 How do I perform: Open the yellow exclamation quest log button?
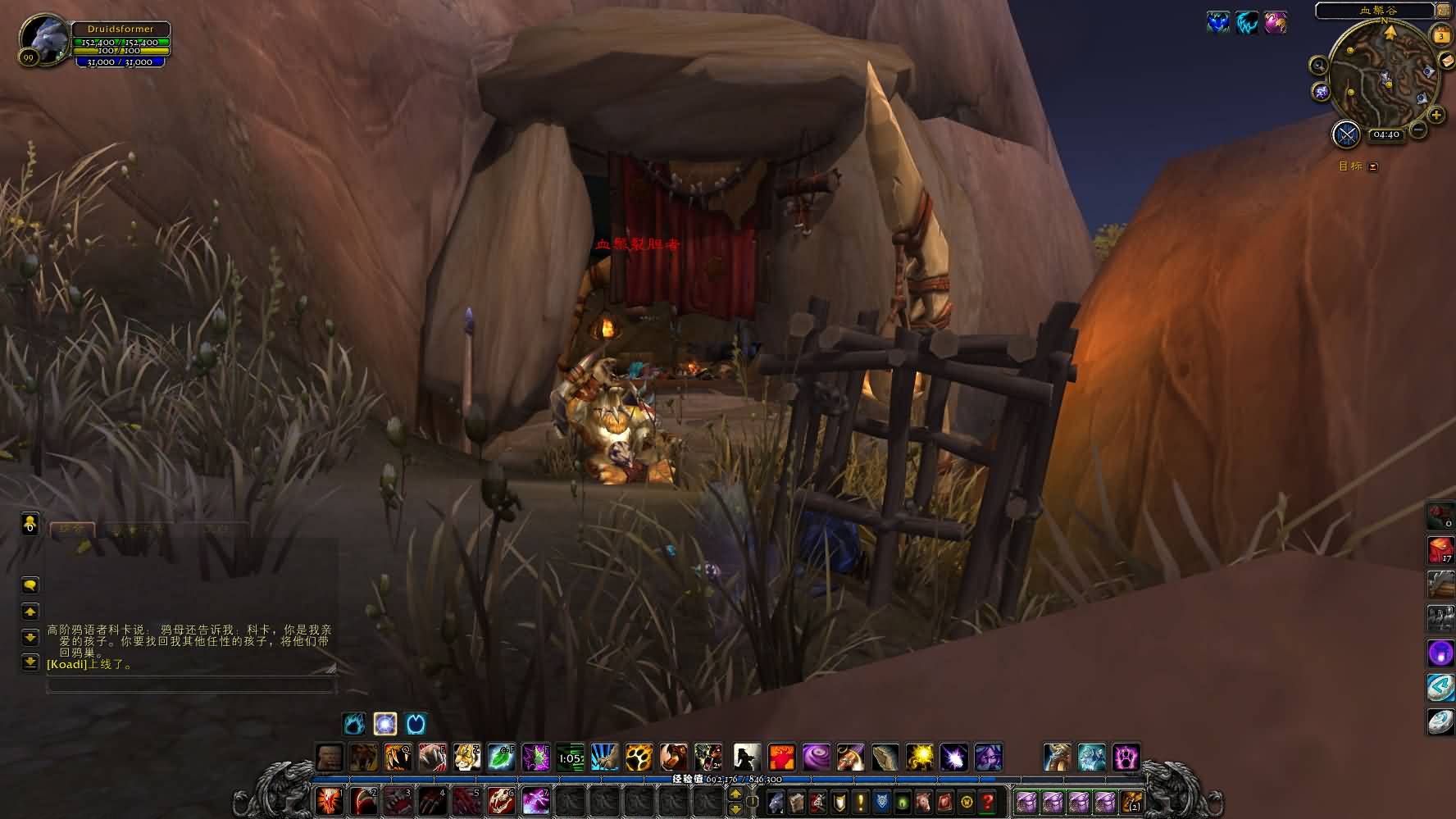click(860, 801)
